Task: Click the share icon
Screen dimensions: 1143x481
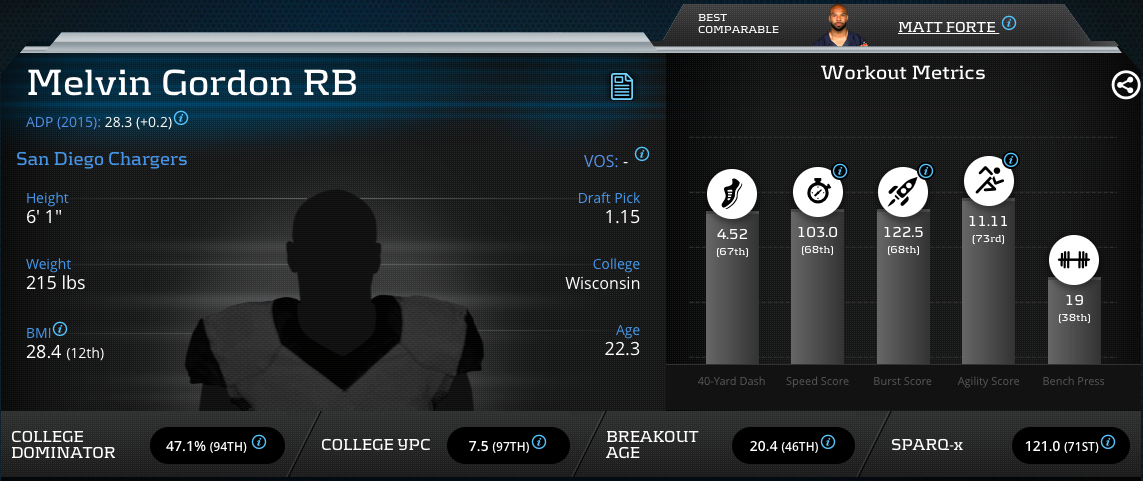Action: point(1126,85)
